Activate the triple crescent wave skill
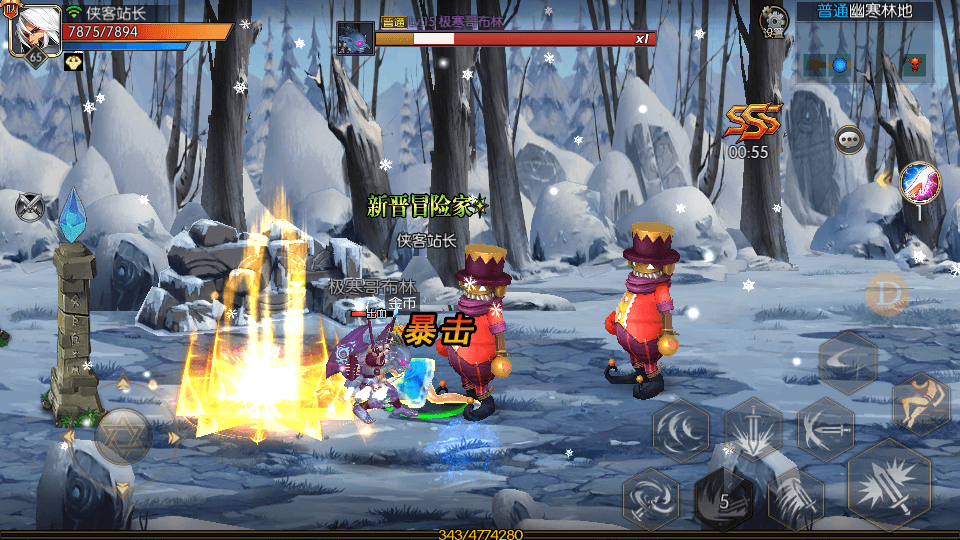960x540 pixels. tap(681, 430)
